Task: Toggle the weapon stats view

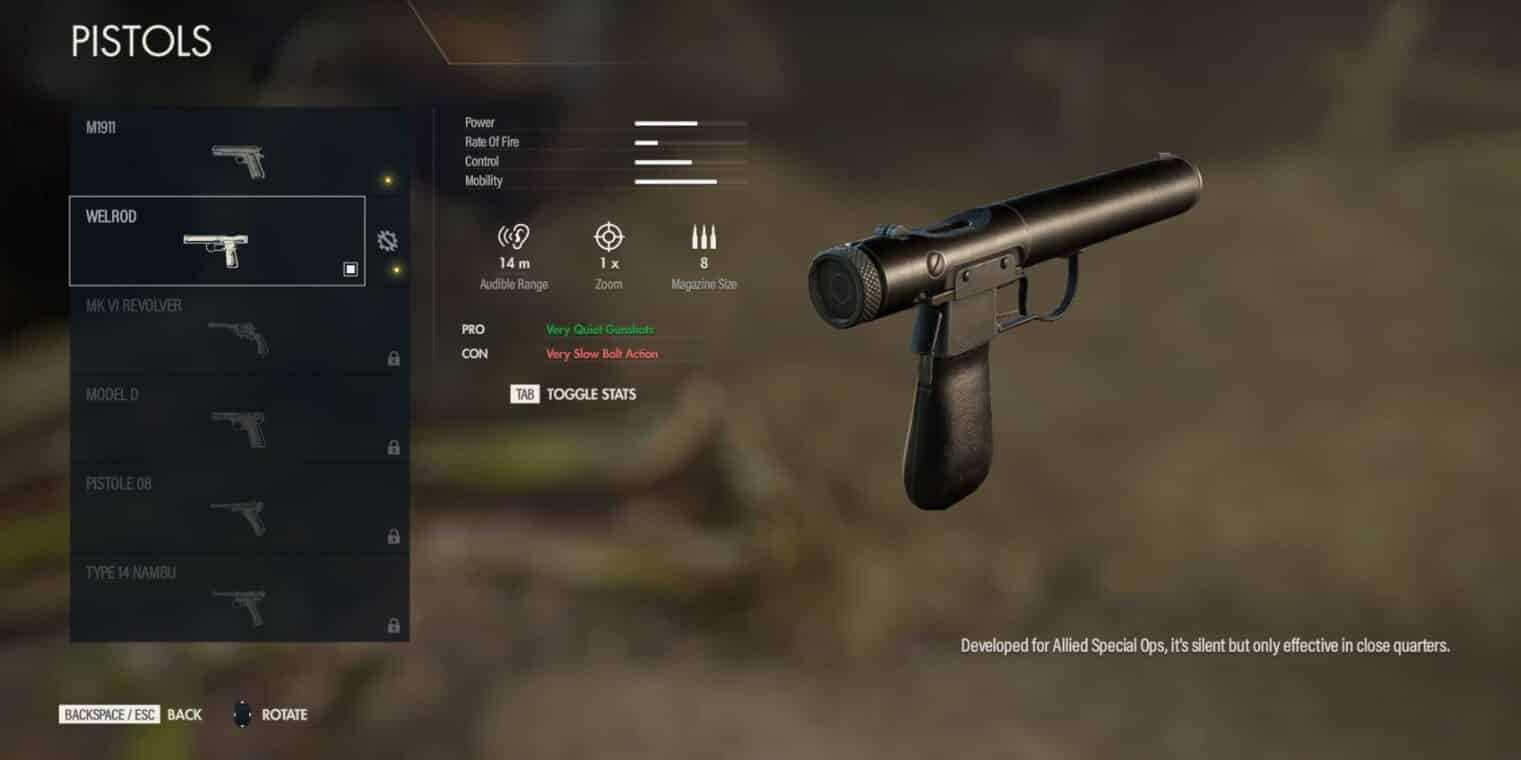Action: click(x=573, y=394)
